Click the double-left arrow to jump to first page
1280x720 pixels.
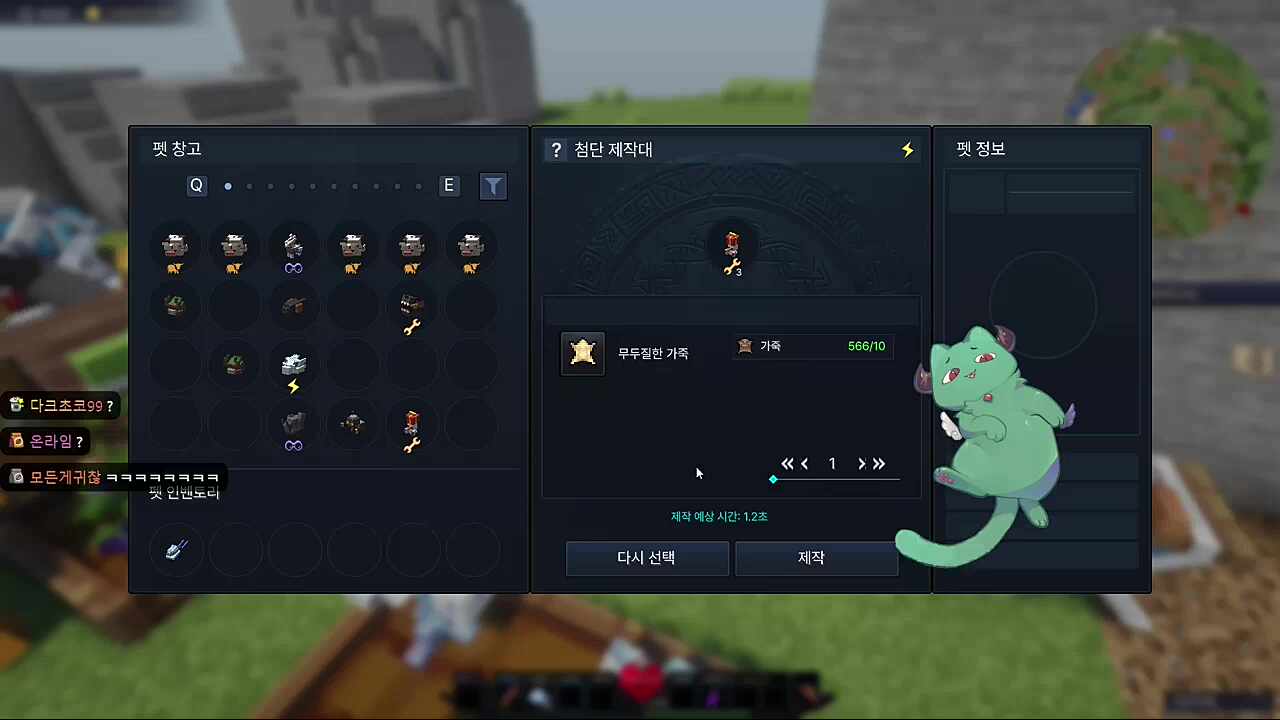pos(787,463)
